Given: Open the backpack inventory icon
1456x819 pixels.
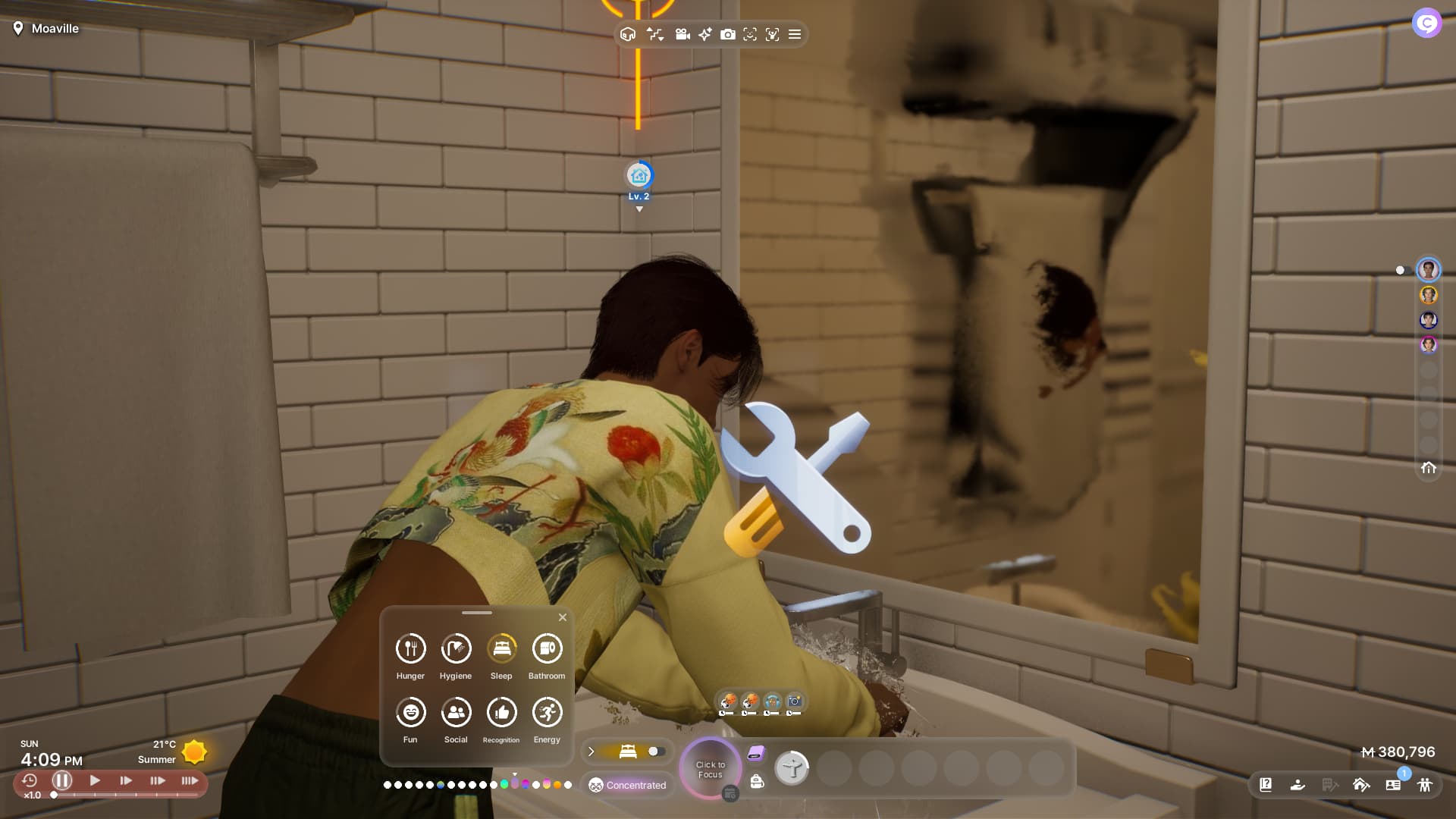Looking at the screenshot, I should click(757, 782).
